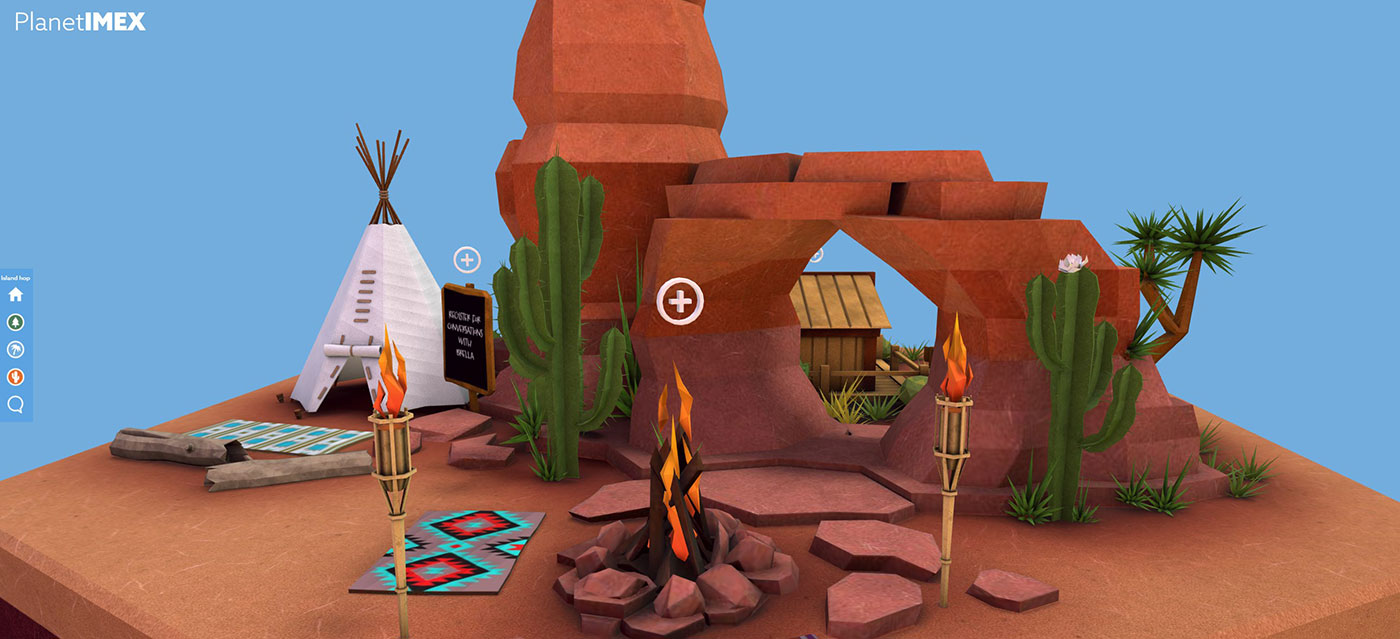Choose the orange cactus island icon
Image resolution: width=1400 pixels, height=639 pixels.
pyautogui.click(x=15, y=377)
